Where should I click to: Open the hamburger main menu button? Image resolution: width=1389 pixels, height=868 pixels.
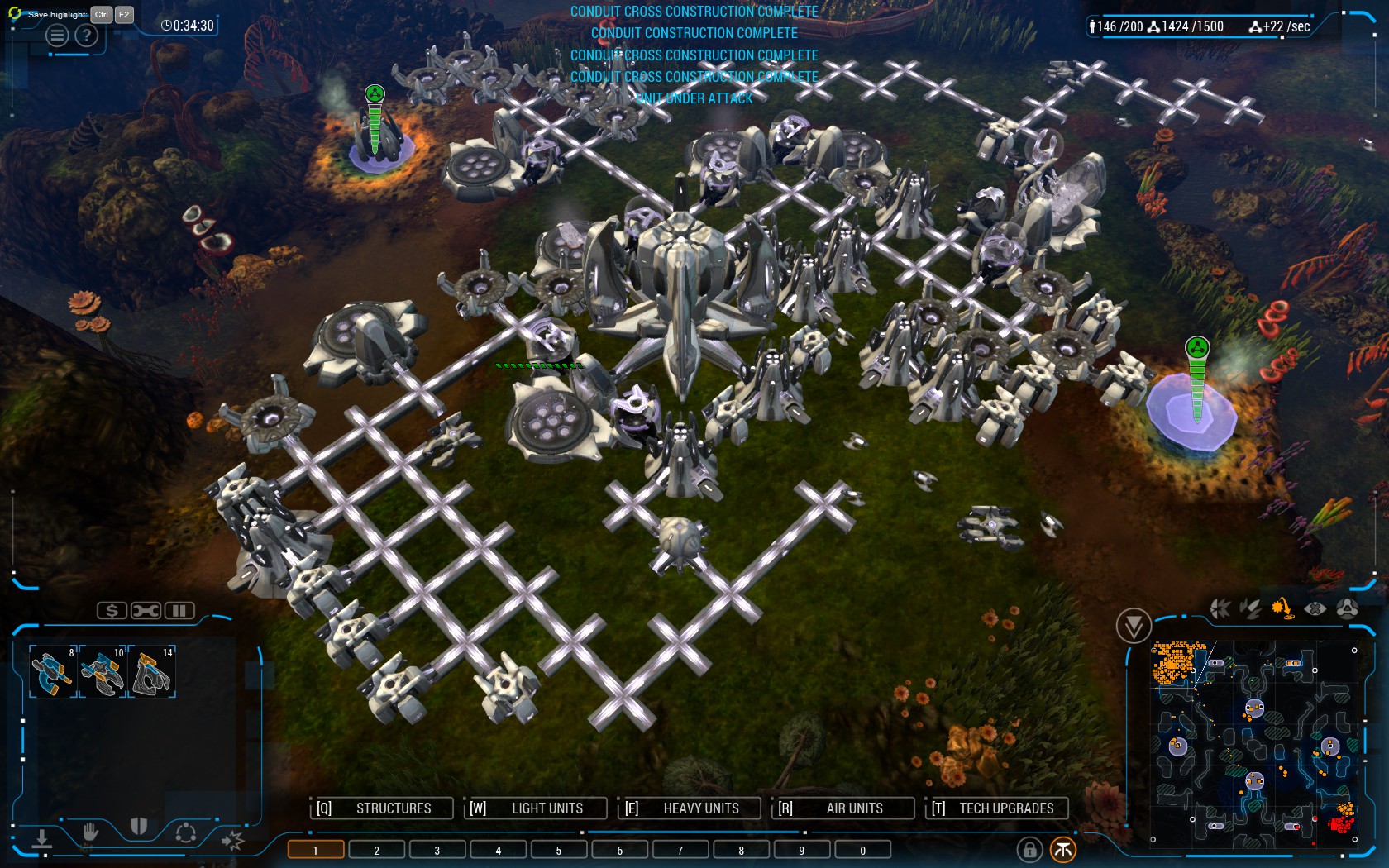(x=58, y=36)
